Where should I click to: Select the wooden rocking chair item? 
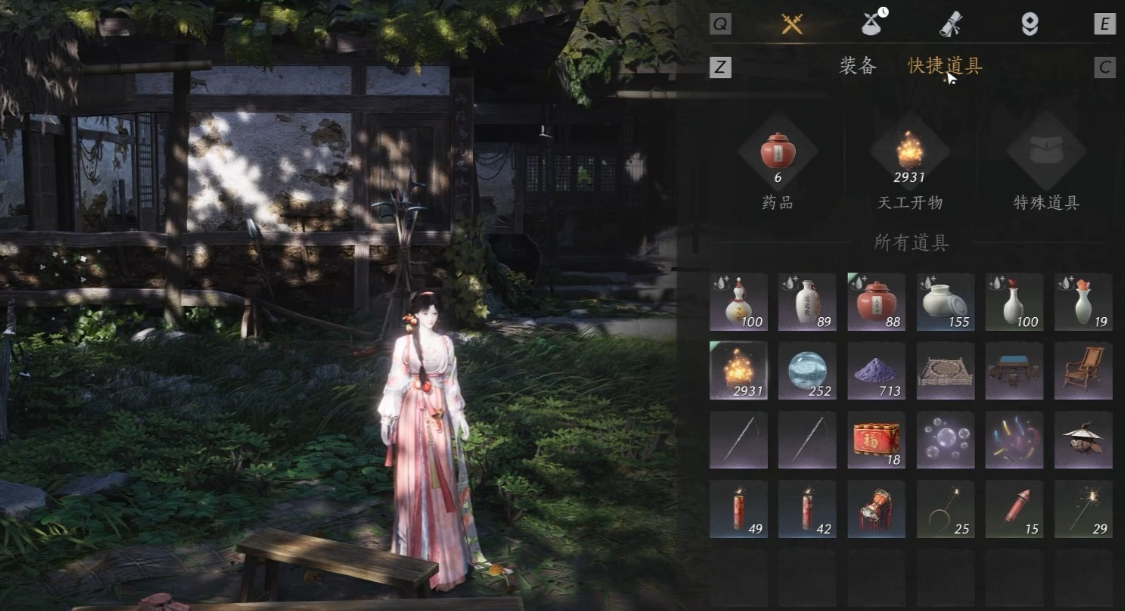pyautogui.click(x=1084, y=371)
